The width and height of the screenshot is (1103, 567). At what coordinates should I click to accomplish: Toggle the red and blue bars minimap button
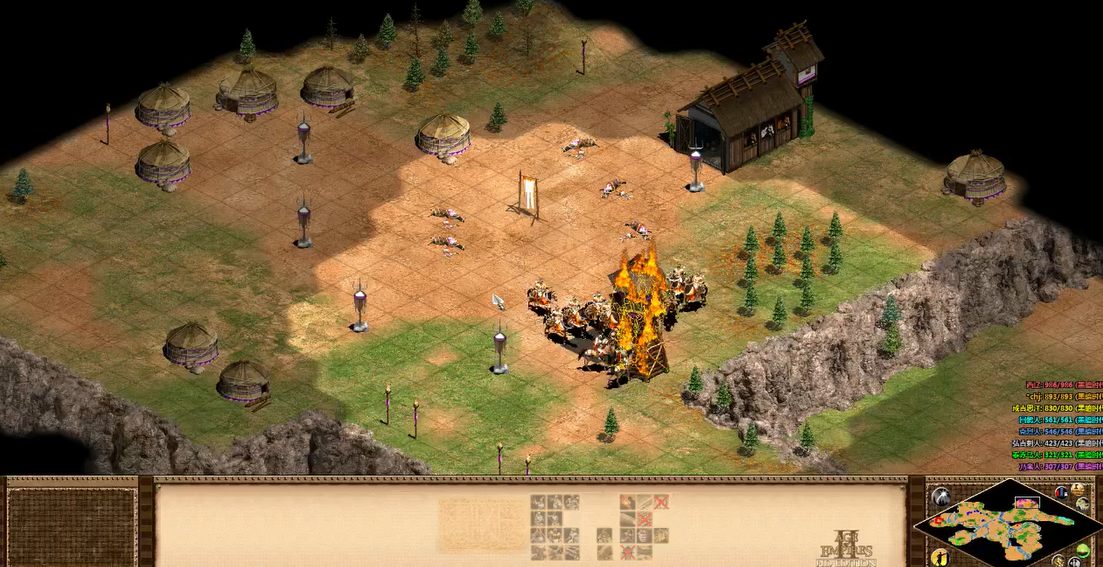(x=1061, y=492)
